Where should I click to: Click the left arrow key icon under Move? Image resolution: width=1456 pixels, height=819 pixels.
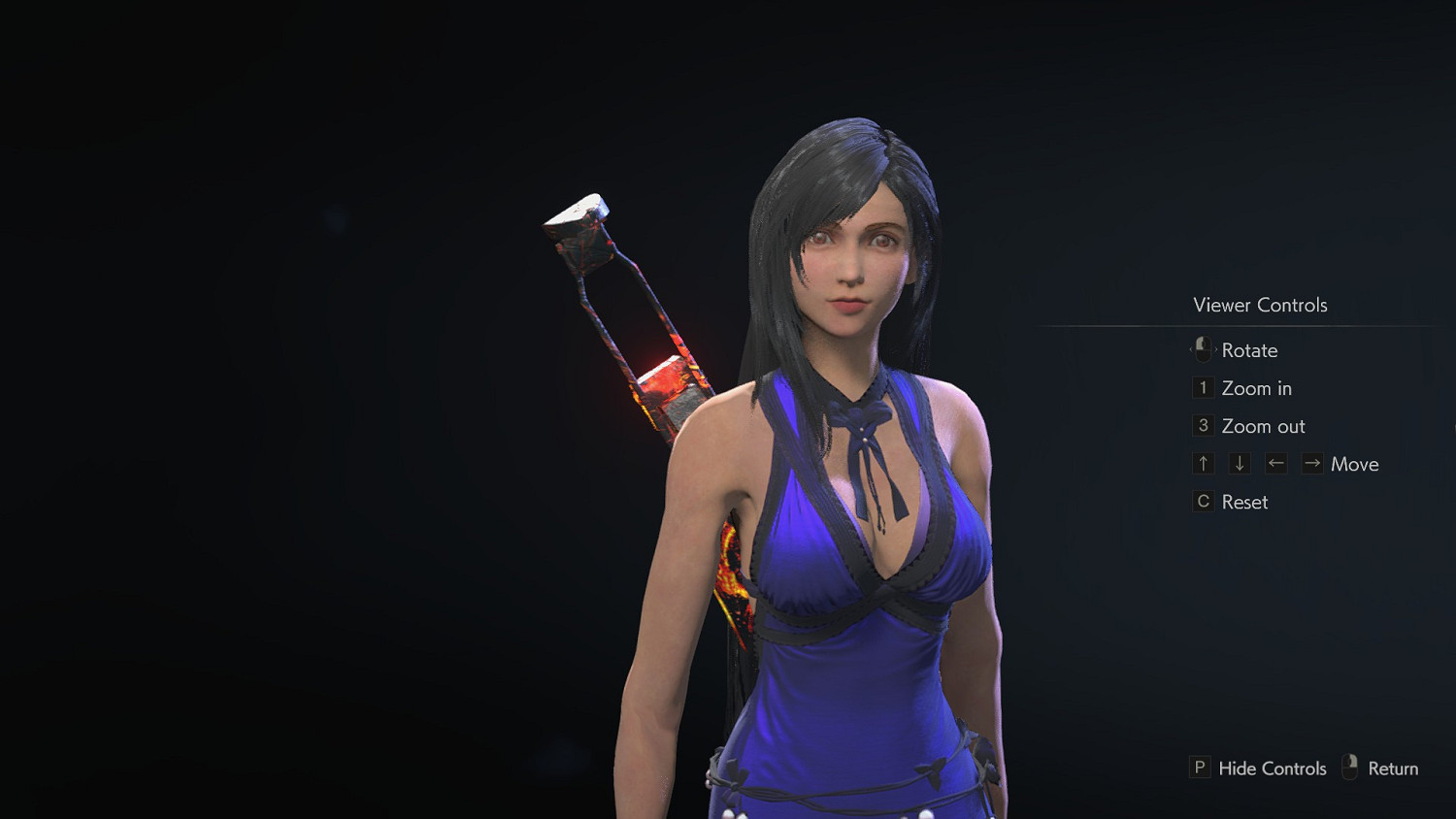click(x=1275, y=463)
